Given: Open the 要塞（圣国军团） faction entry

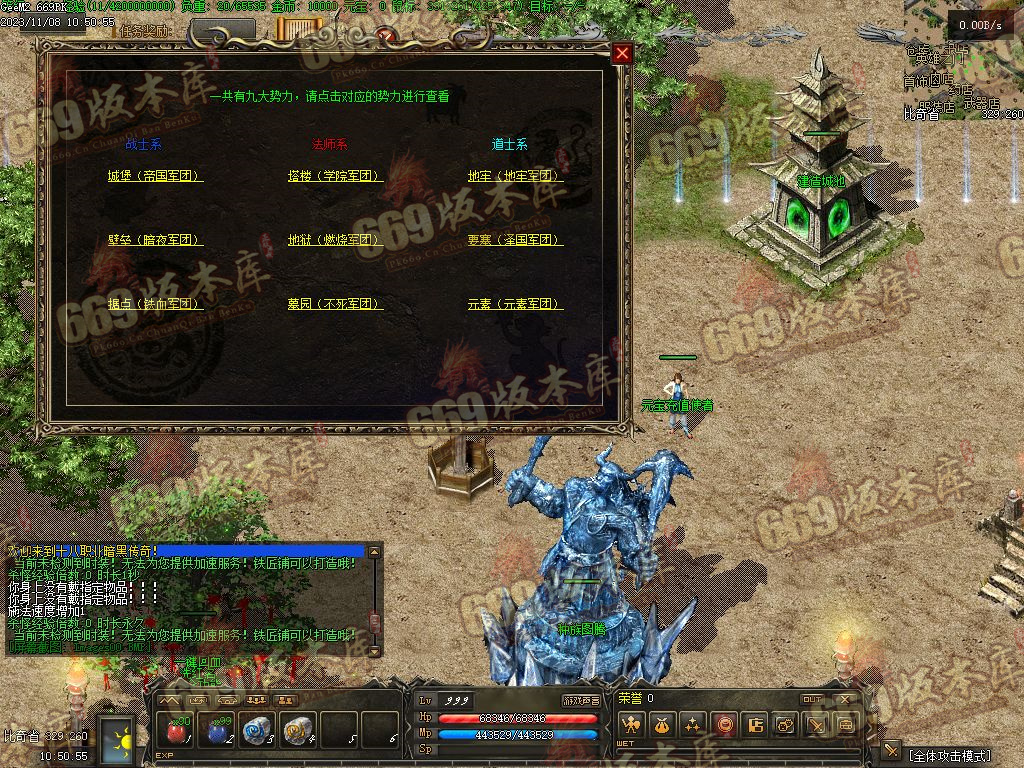Looking at the screenshot, I should coord(515,240).
